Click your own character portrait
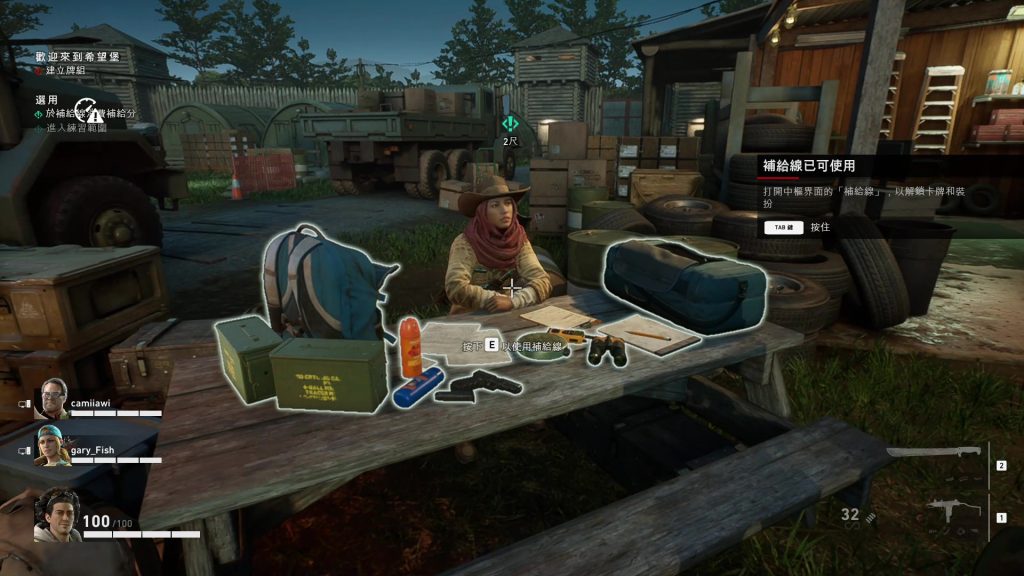The image size is (1024, 576). pos(56,514)
